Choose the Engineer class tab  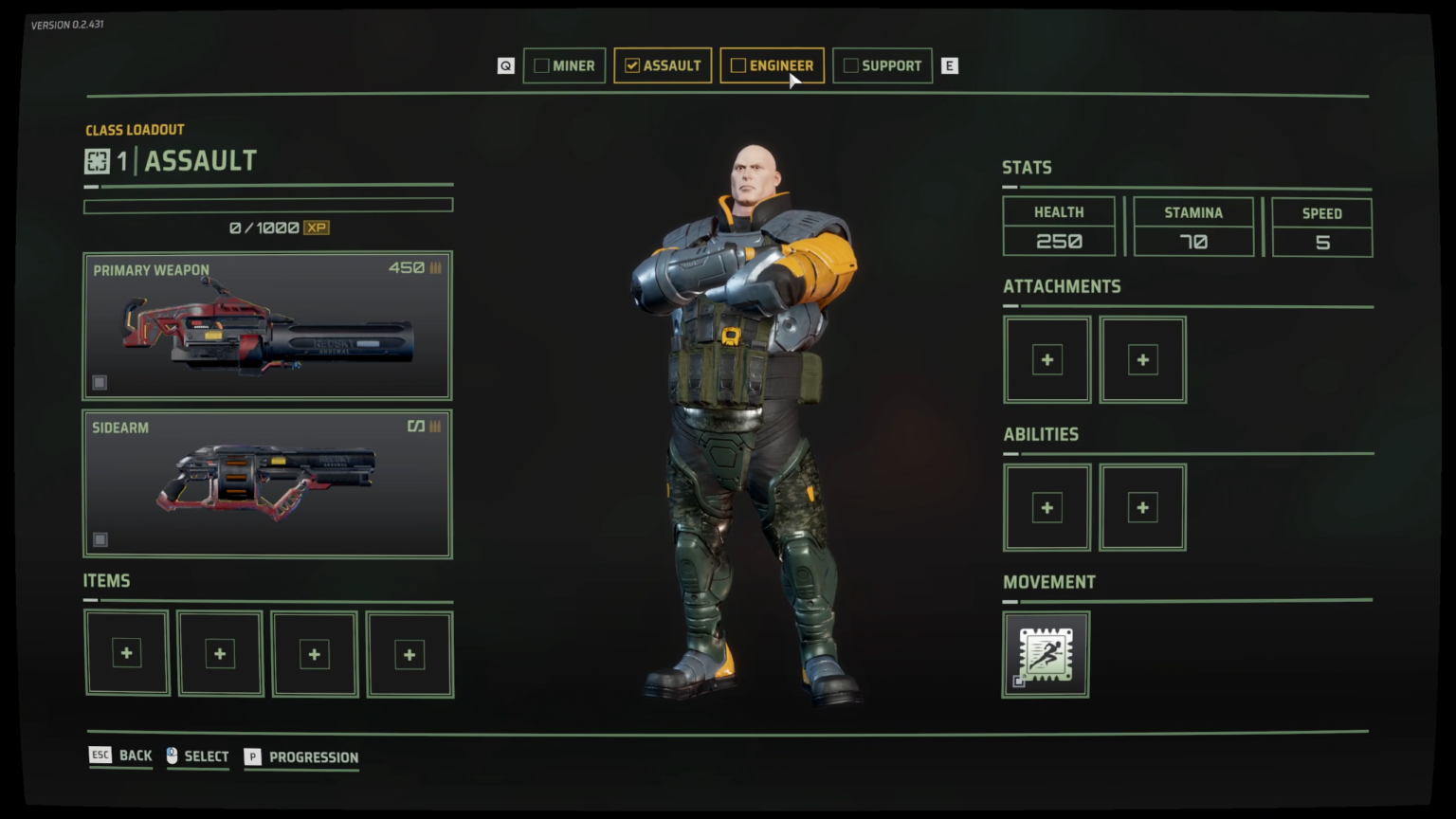tap(772, 65)
